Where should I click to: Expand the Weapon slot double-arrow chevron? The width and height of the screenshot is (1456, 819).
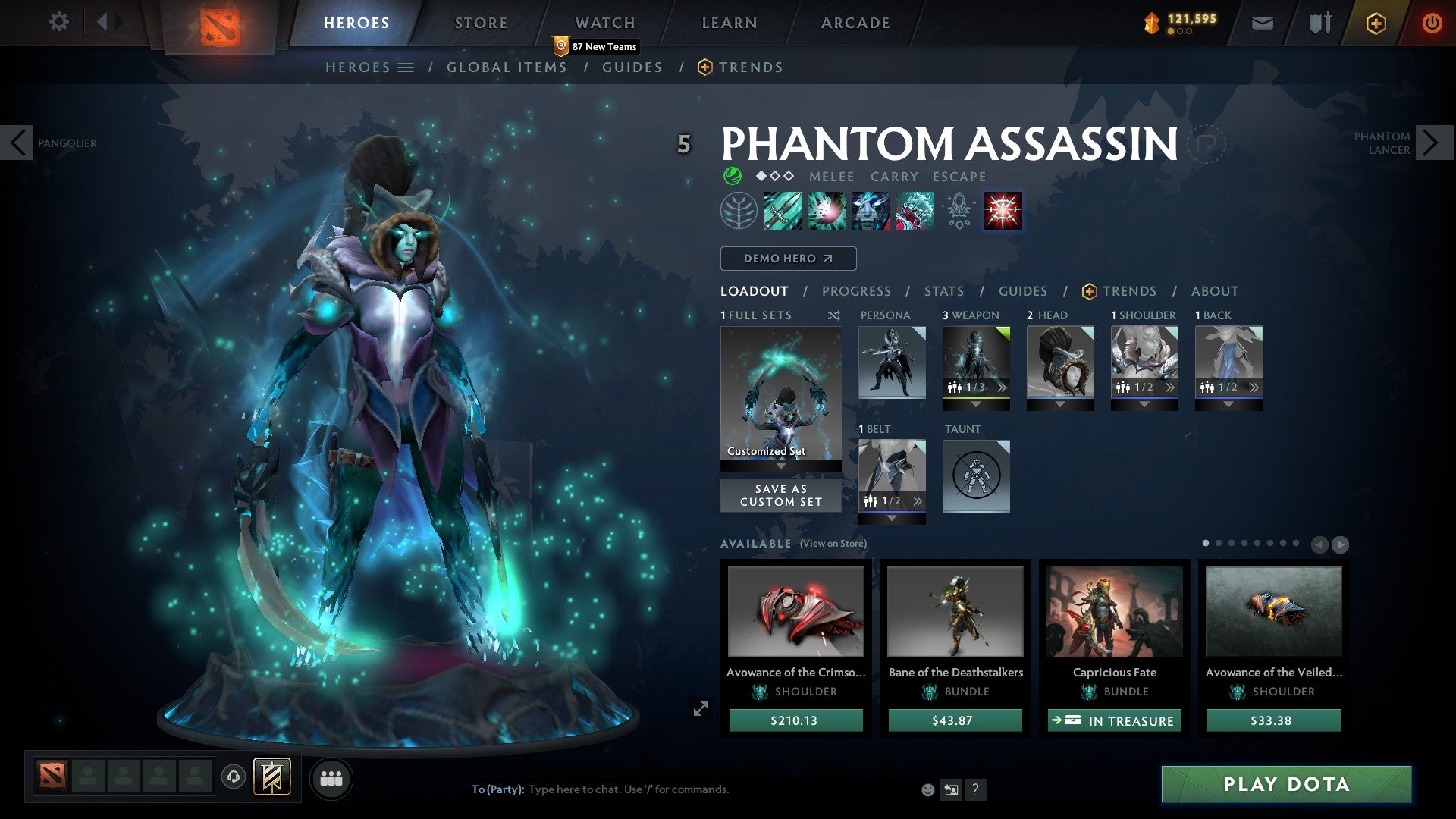tap(1001, 387)
